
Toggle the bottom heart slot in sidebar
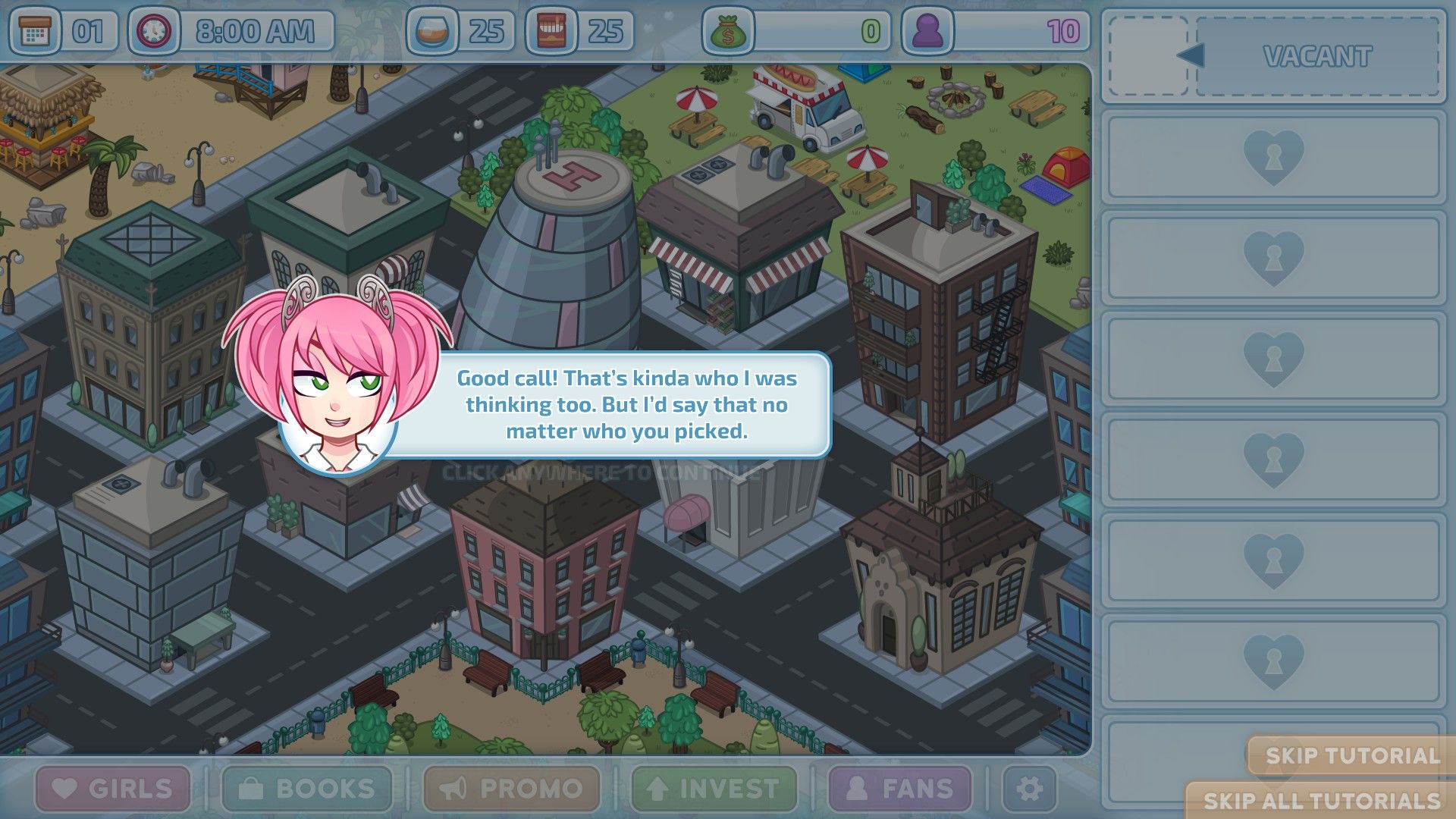[1273, 661]
